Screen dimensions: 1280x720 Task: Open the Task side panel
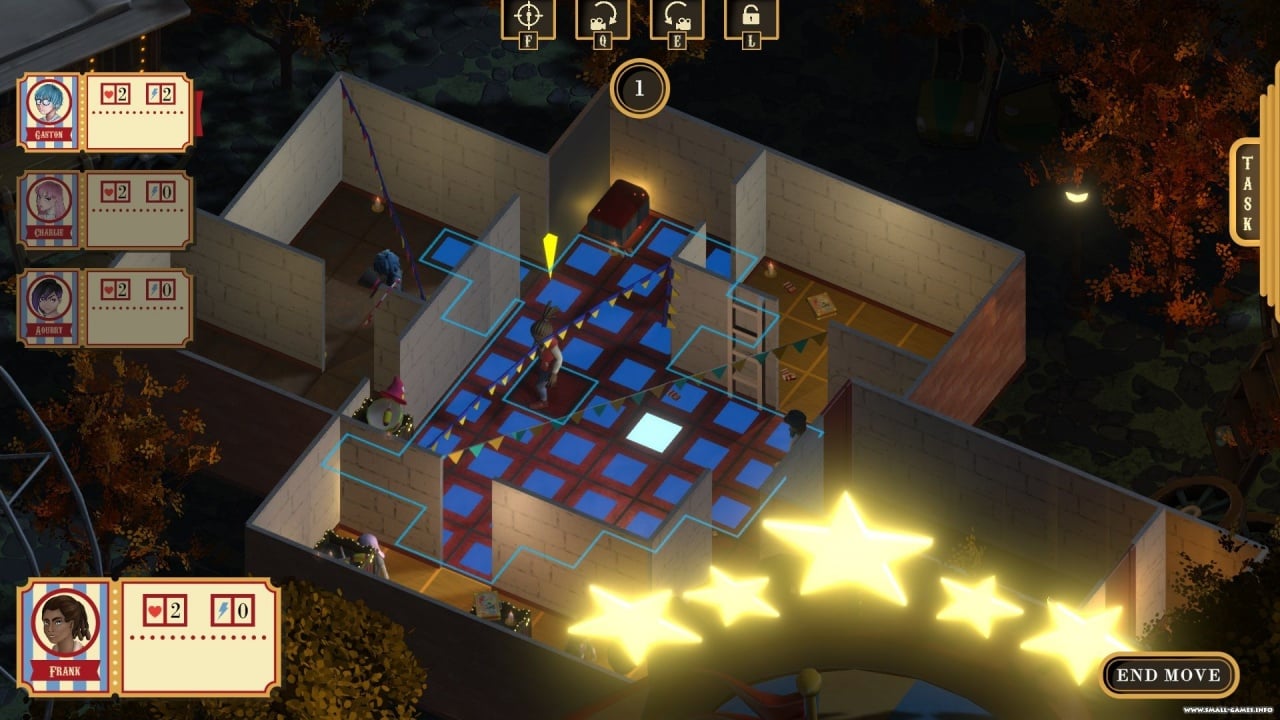click(x=1246, y=192)
